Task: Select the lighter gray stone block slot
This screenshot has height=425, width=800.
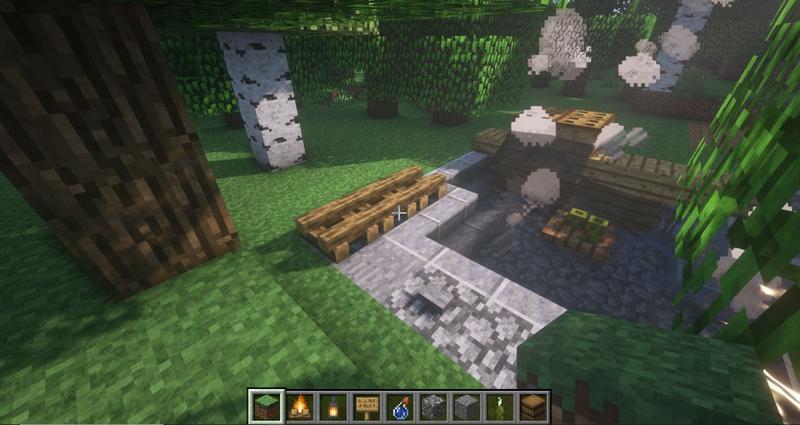Action: [x=467, y=406]
